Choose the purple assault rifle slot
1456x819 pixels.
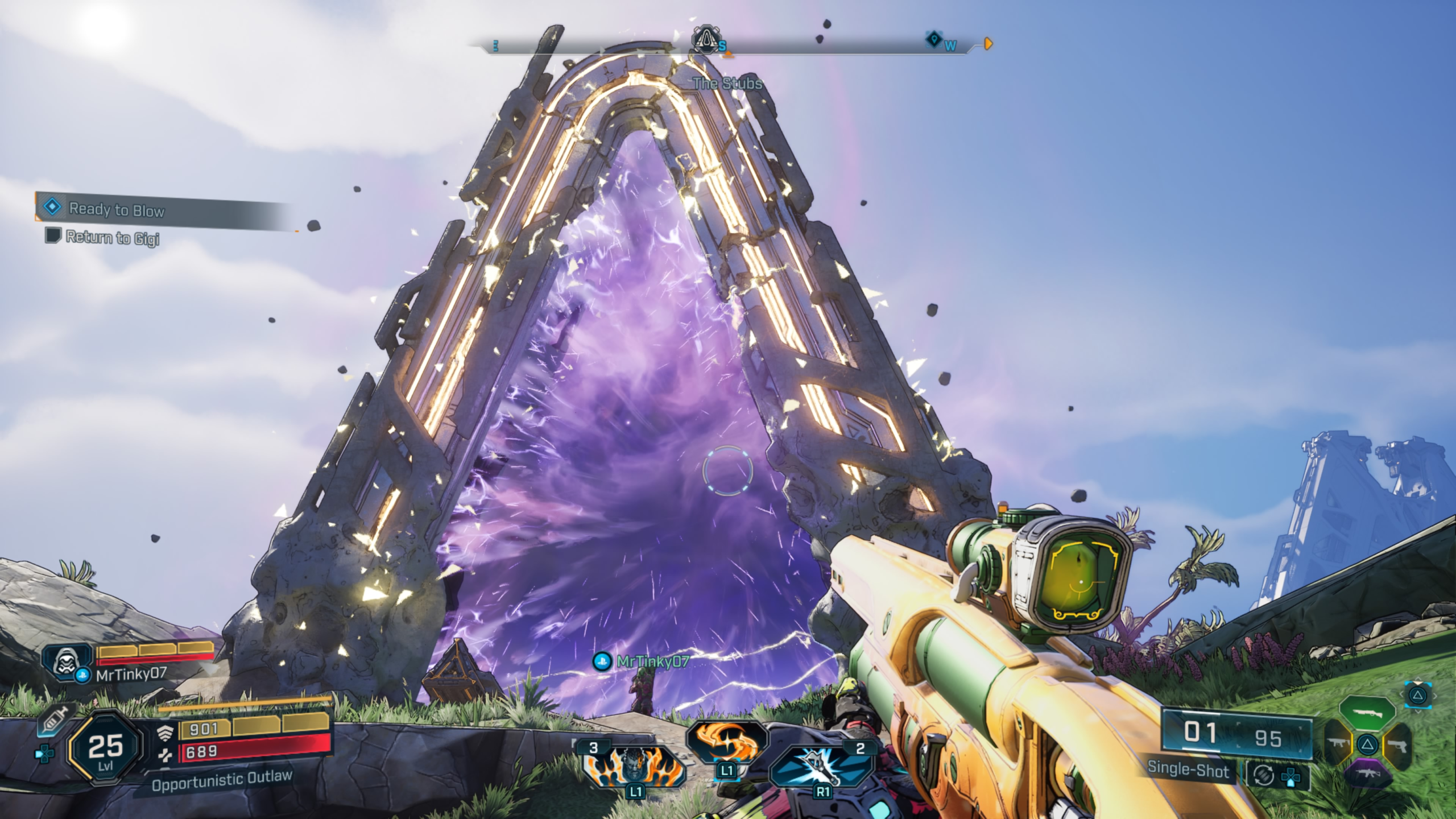tap(1367, 775)
